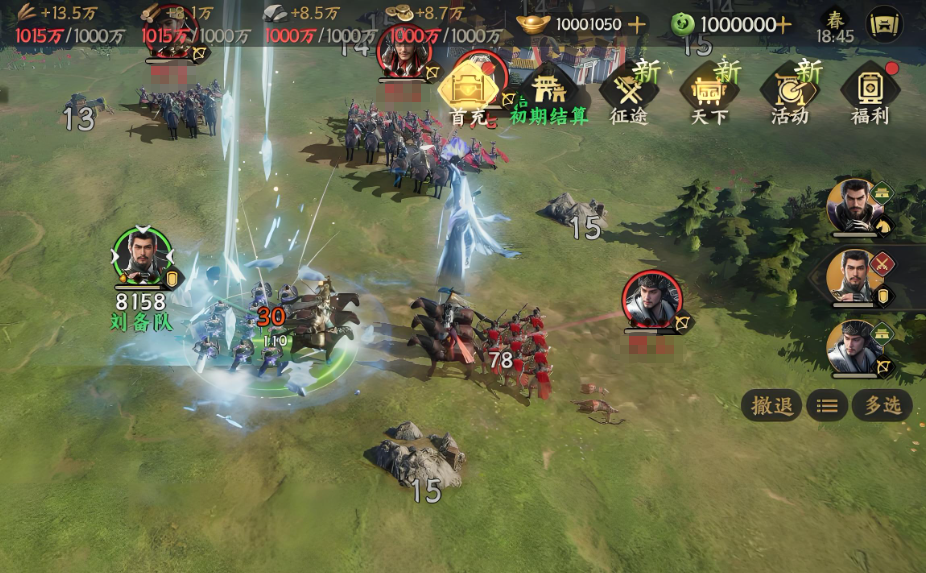Image resolution: width=926 pixels, height=573 pixels.
Task: Select the red-ringed enemy archer portrait marker
Action: pyautogui.click(x=652, y=299)
